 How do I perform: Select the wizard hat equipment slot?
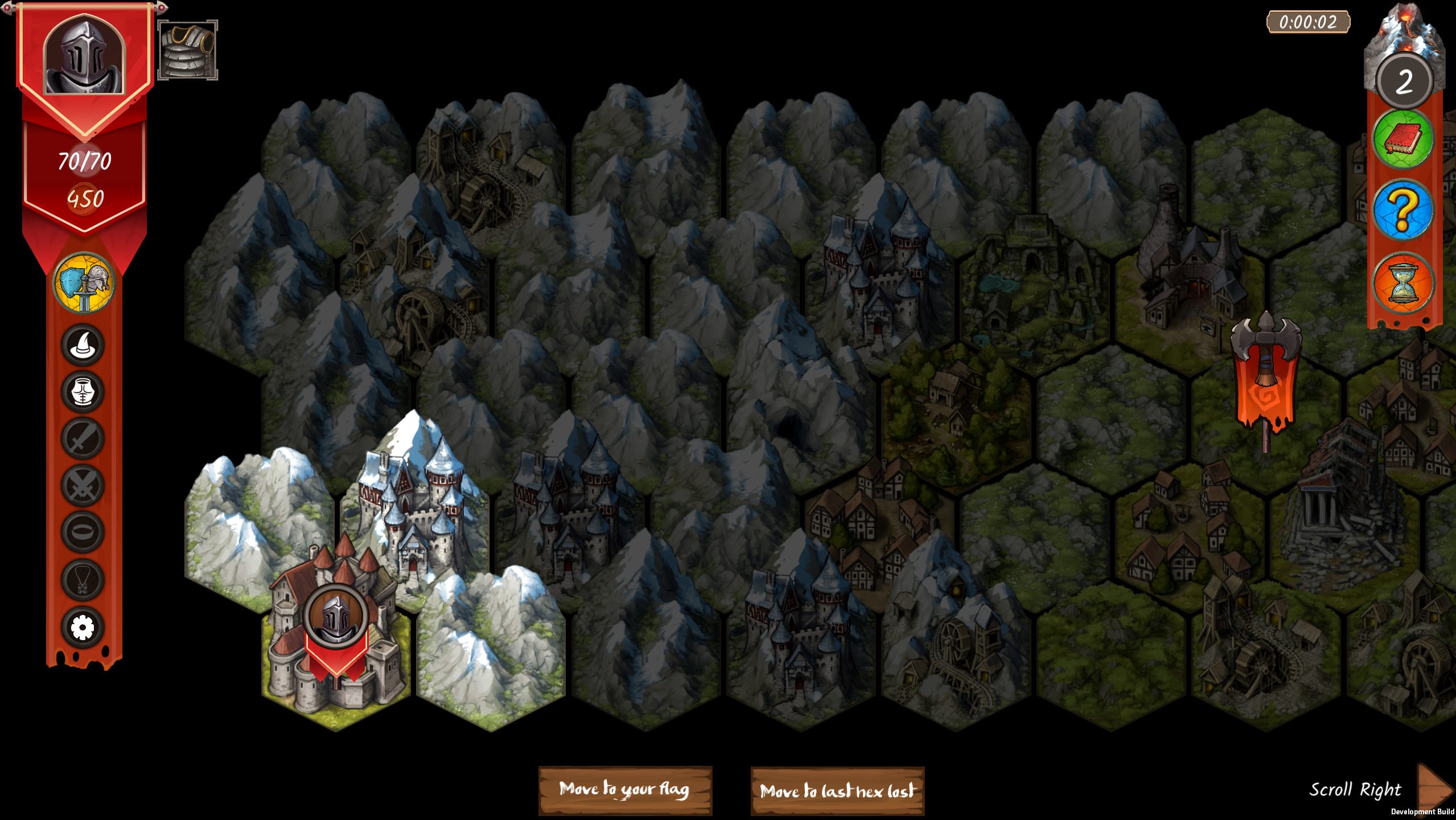point(83,345)
